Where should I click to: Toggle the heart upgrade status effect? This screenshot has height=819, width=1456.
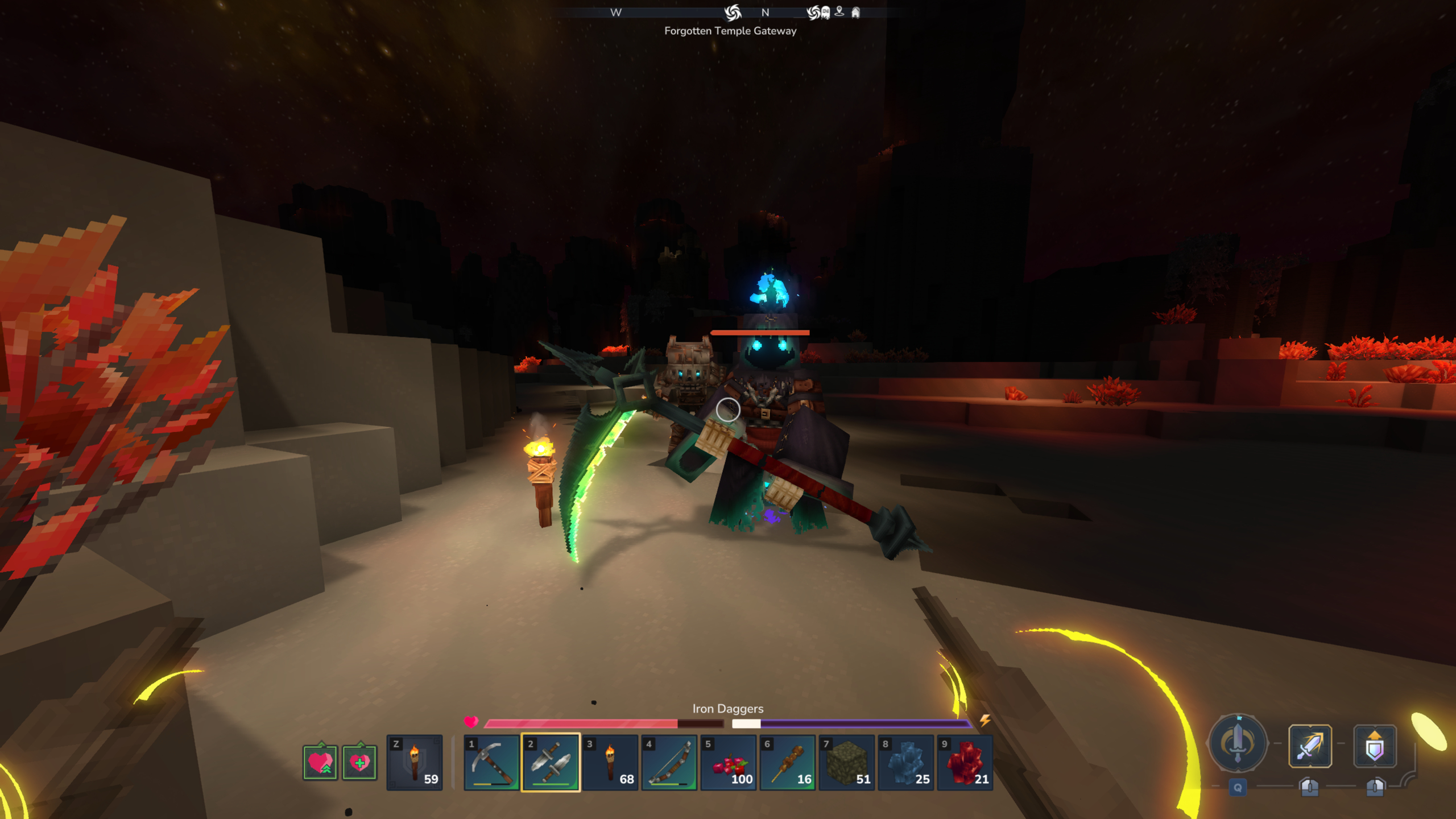pos(320,763)
